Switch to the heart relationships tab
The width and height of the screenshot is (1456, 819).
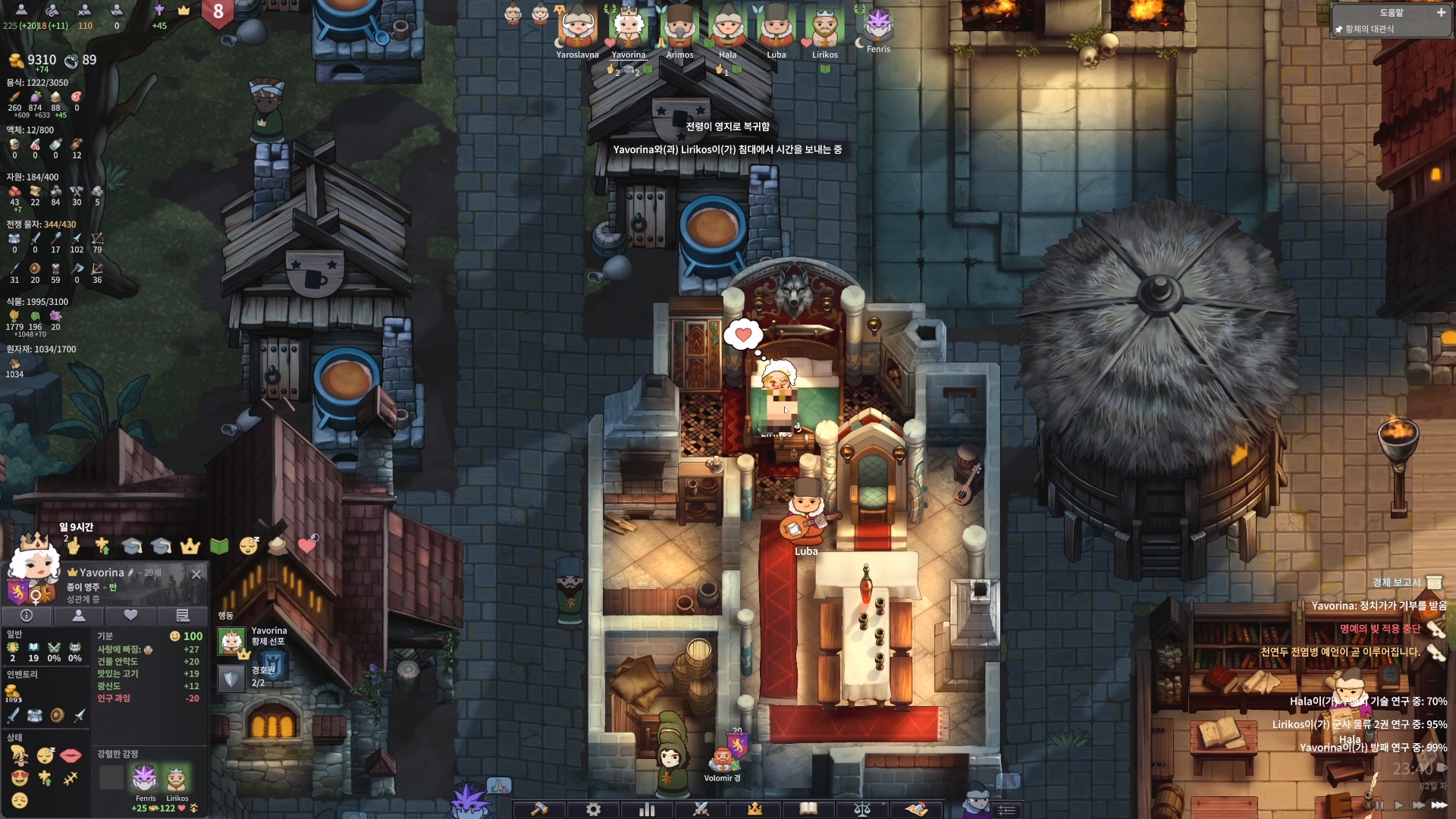click(x=130, y=616)
